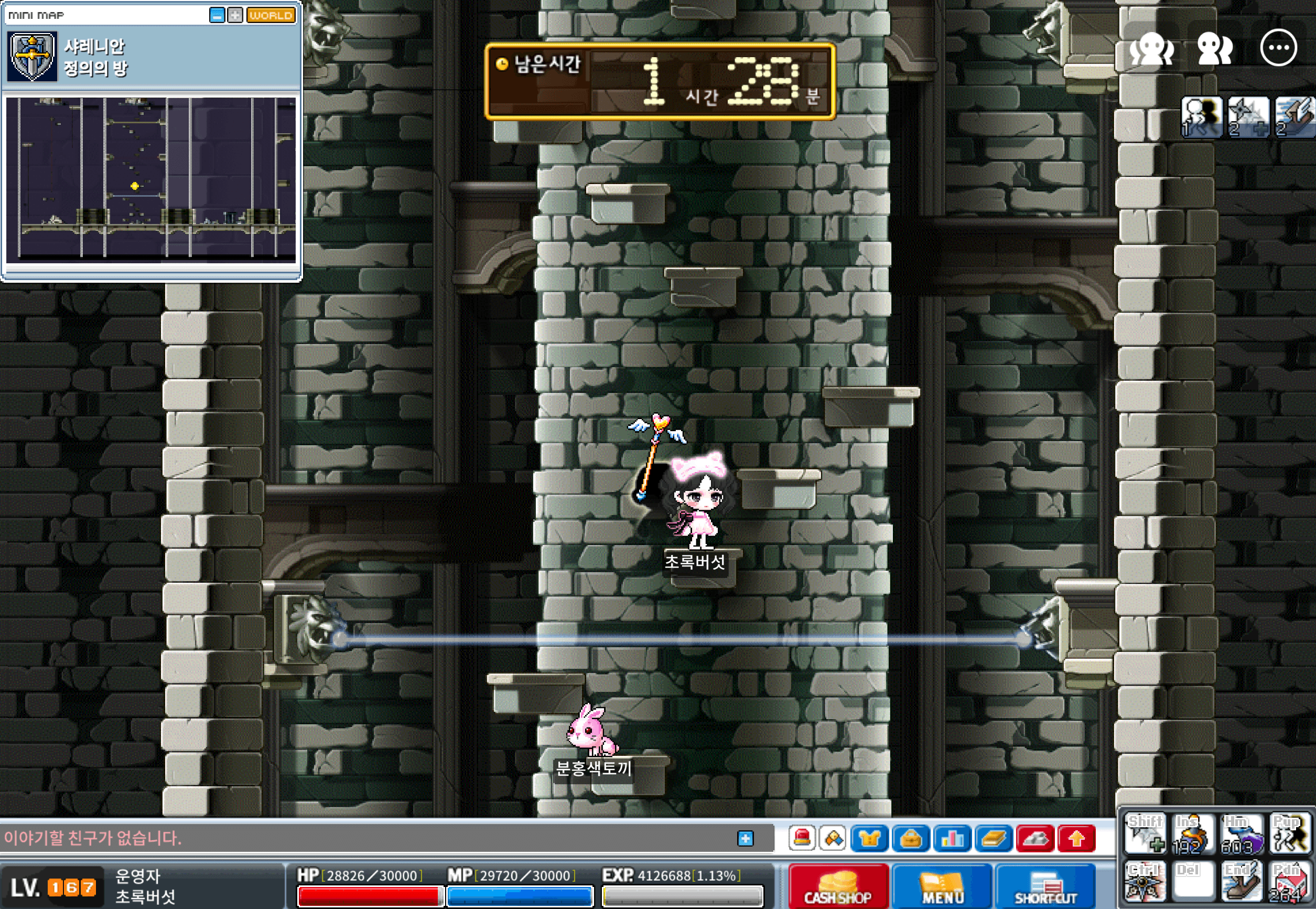
Task: Show the bar chart stats window
Action: tap(952, 838)
